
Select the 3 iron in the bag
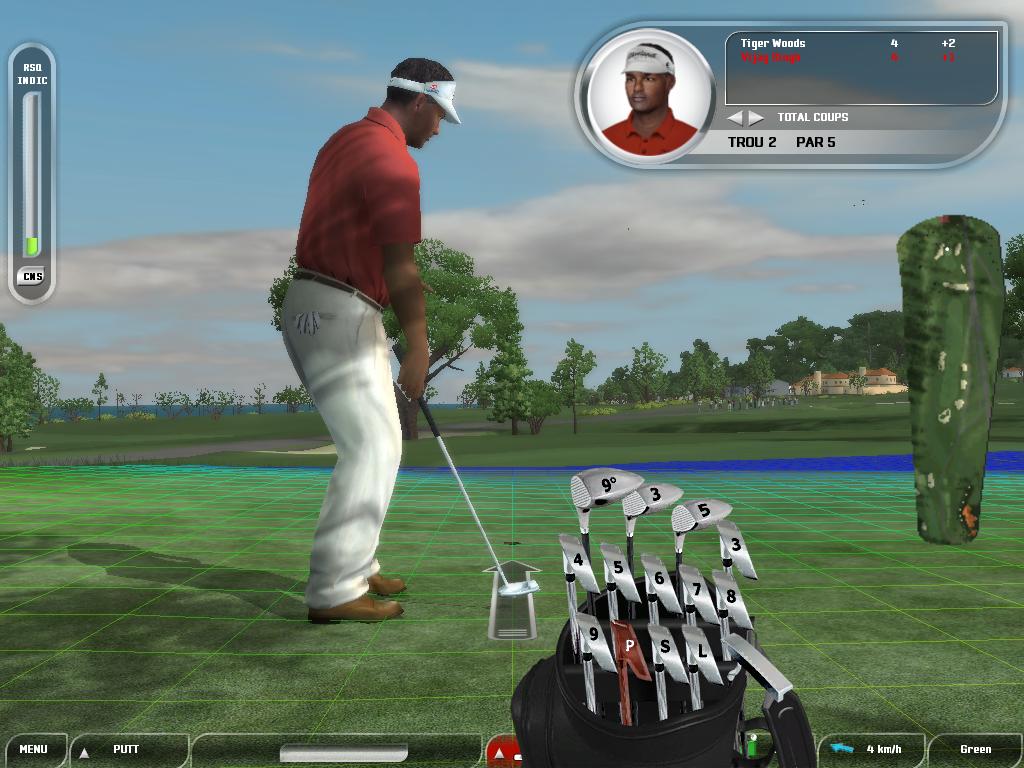[736, 546]
